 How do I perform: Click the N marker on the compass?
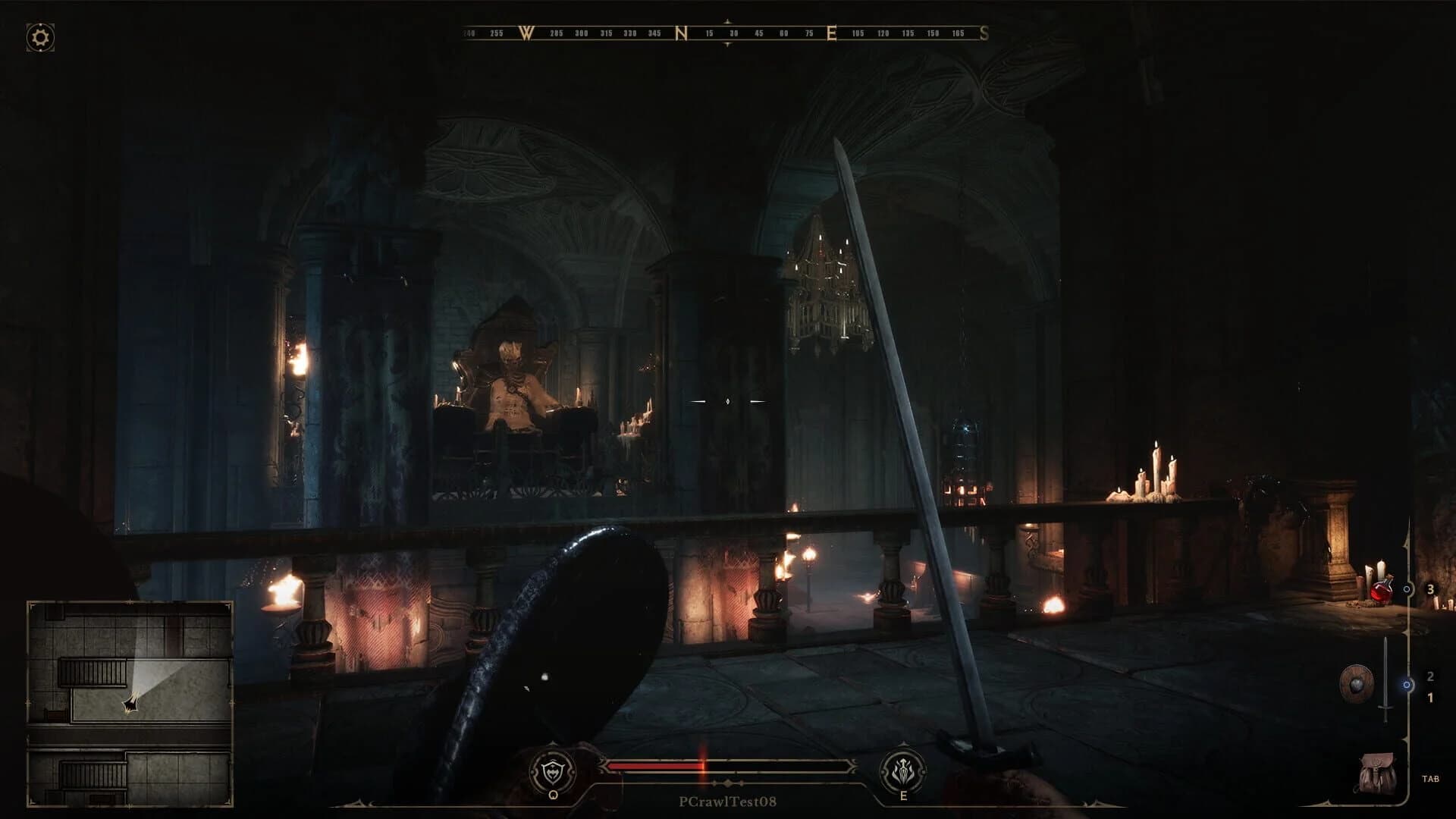click(681, 33)
